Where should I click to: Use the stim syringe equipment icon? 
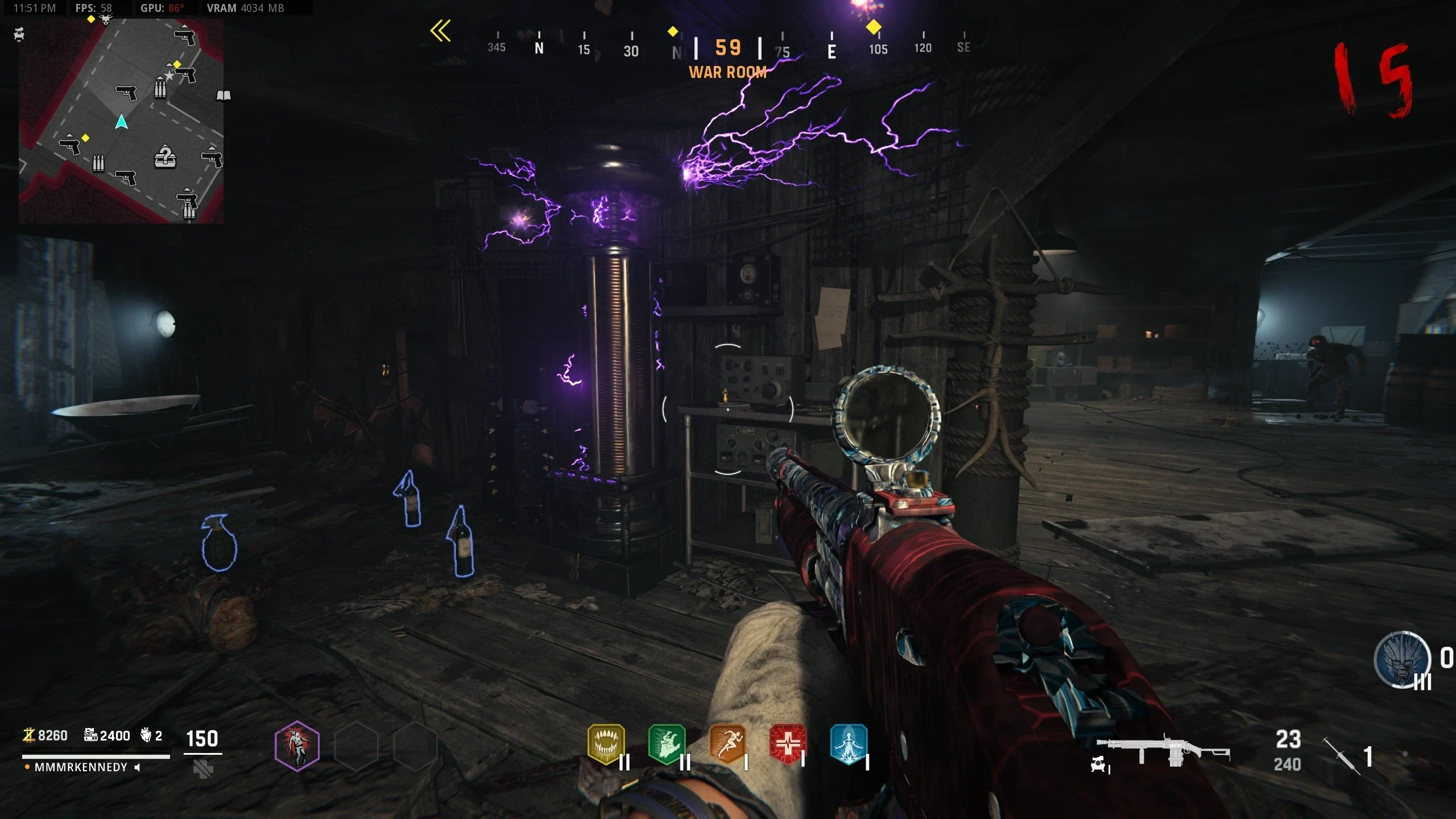[x=1341, y=755]
